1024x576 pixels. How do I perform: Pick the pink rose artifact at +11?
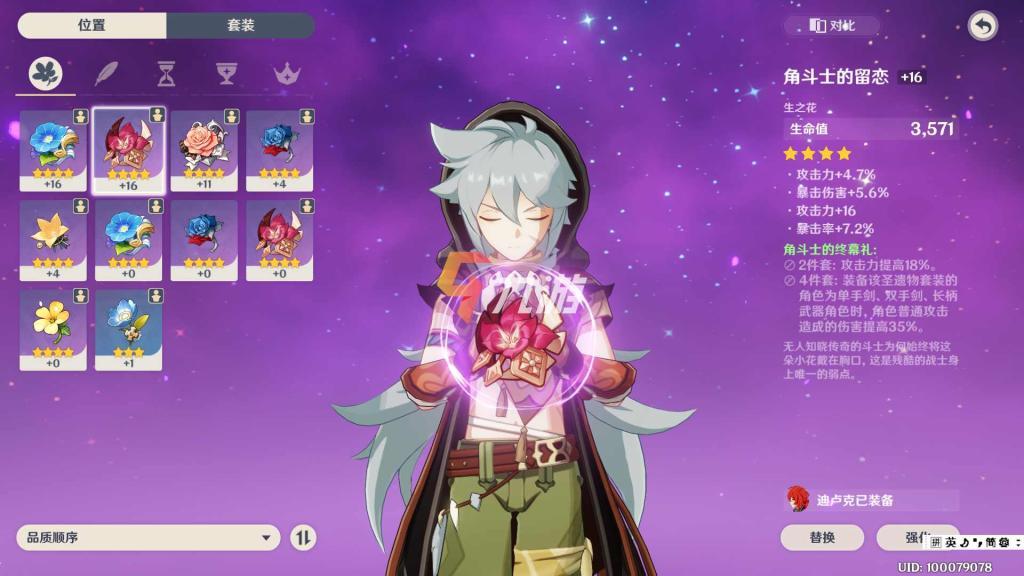(x=203, y=148)
